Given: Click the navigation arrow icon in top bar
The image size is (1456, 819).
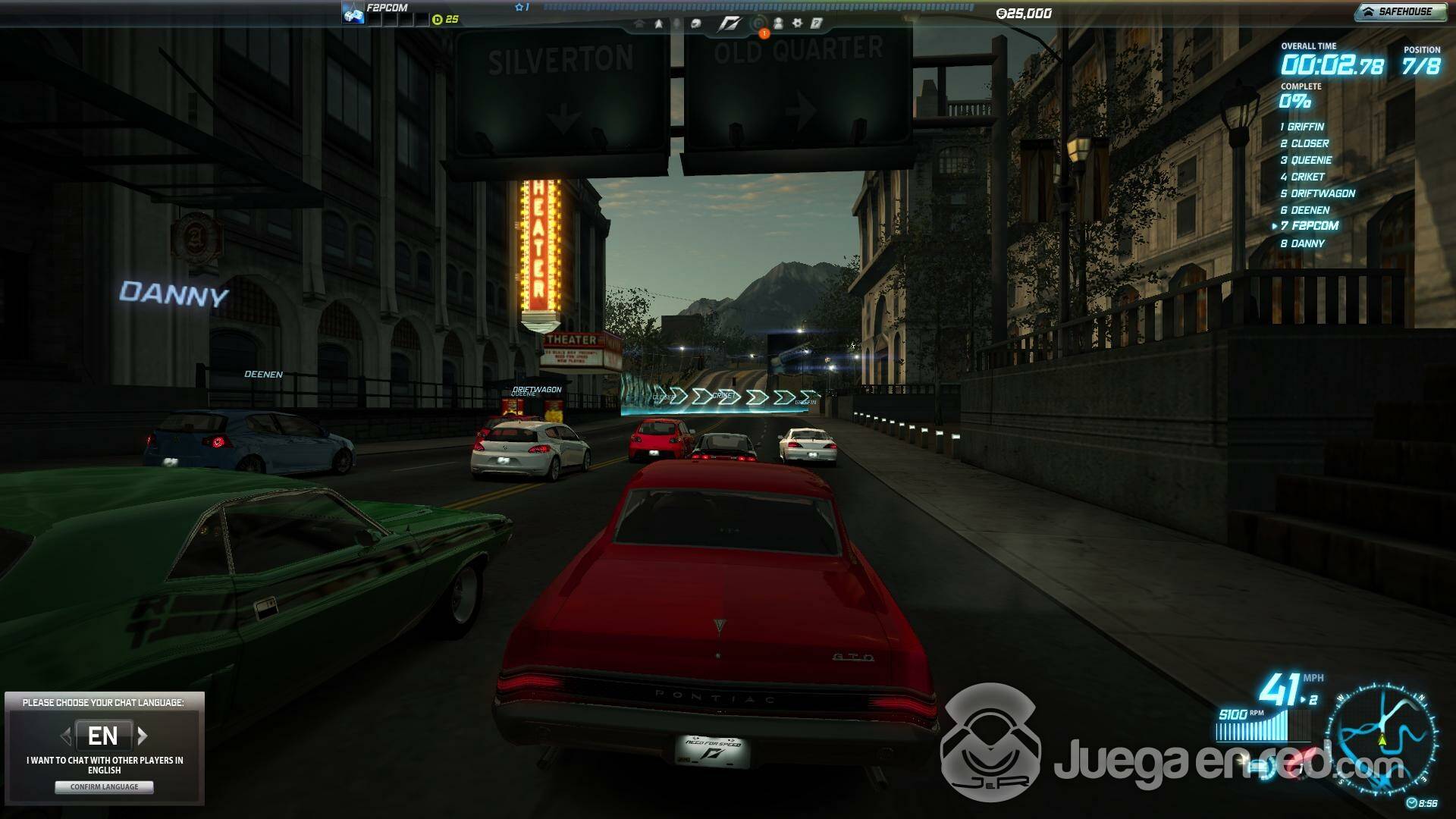Looking at the screenshot, I should tap(658, 24).
